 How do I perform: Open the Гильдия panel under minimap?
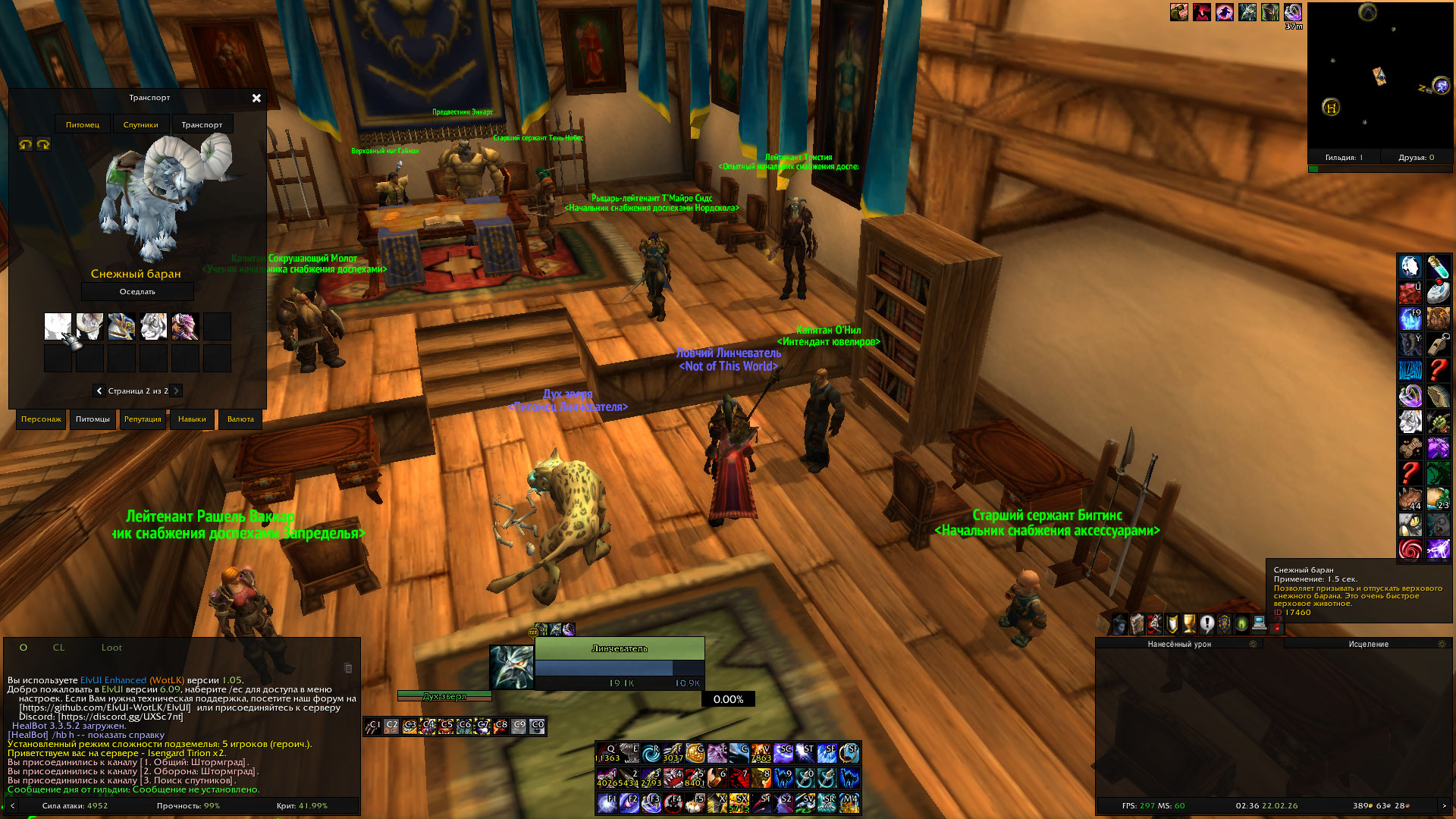click(x=1344, y=158)
